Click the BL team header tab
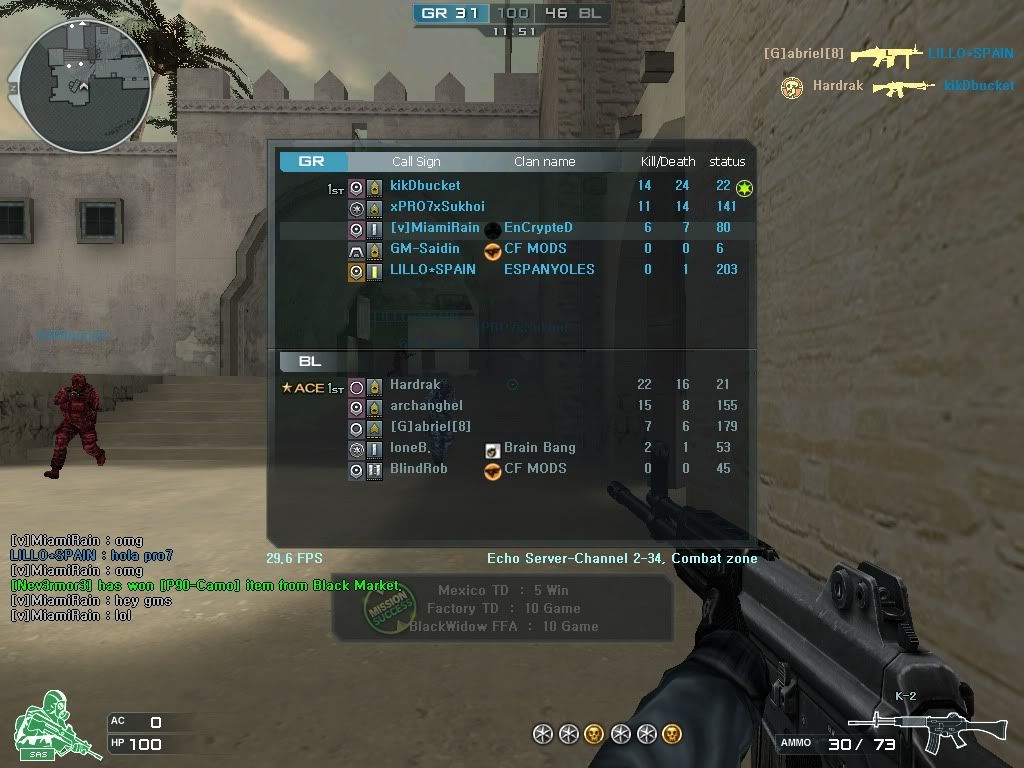 click(x=310, y=361)
